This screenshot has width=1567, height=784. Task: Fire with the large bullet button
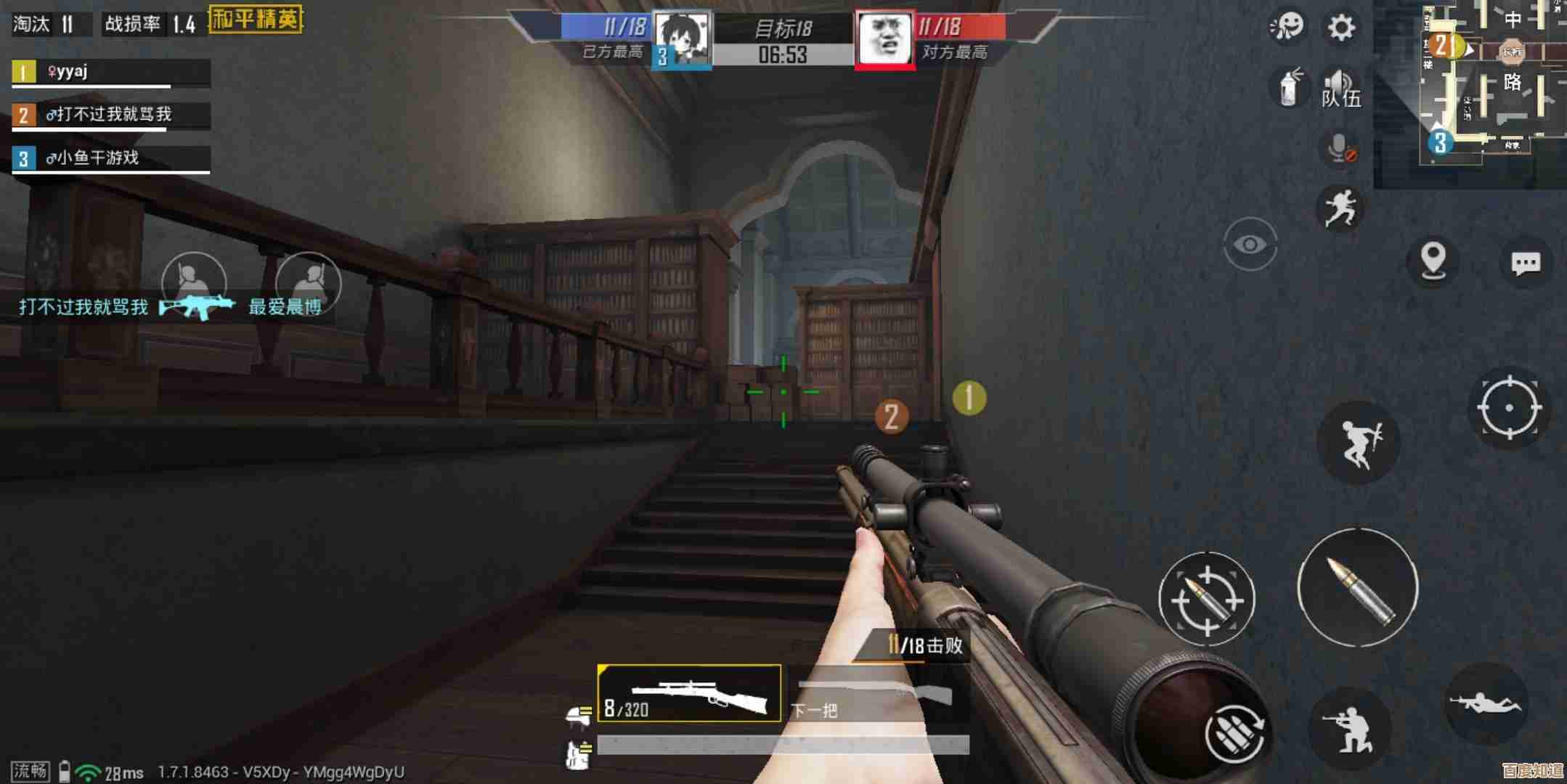[1358, 588]
